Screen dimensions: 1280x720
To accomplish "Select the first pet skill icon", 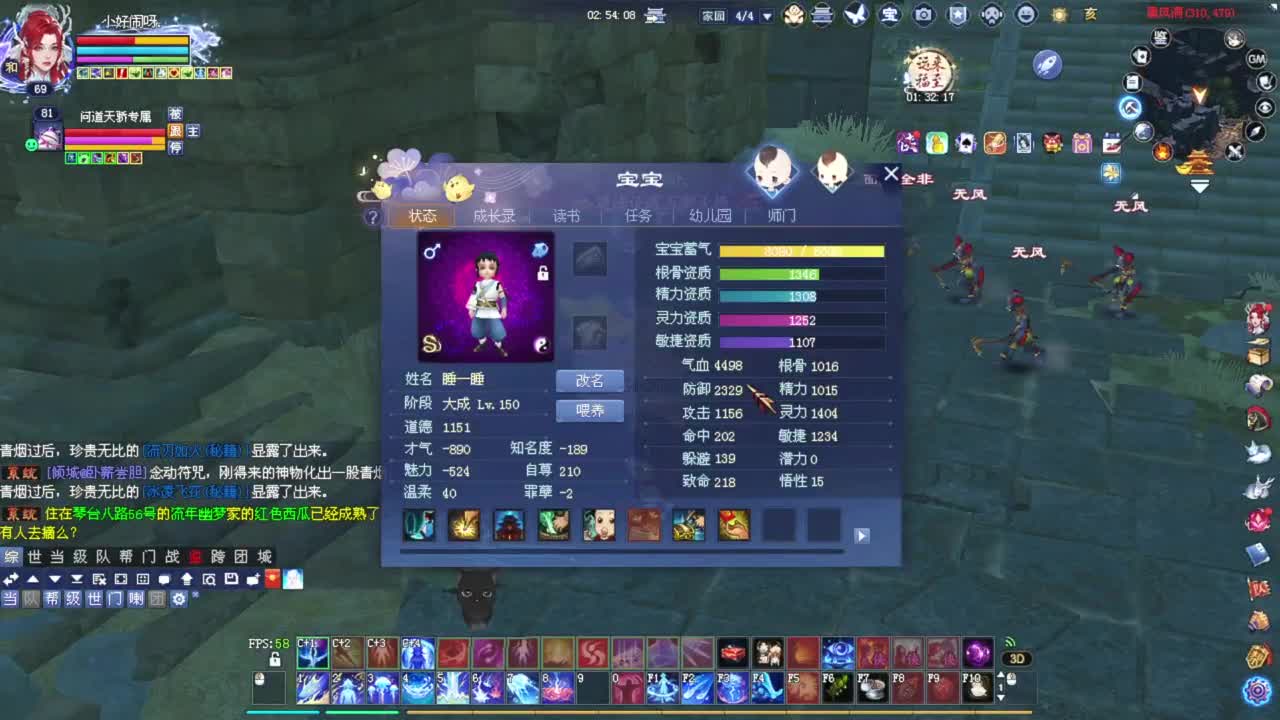I will coord(419,524).
